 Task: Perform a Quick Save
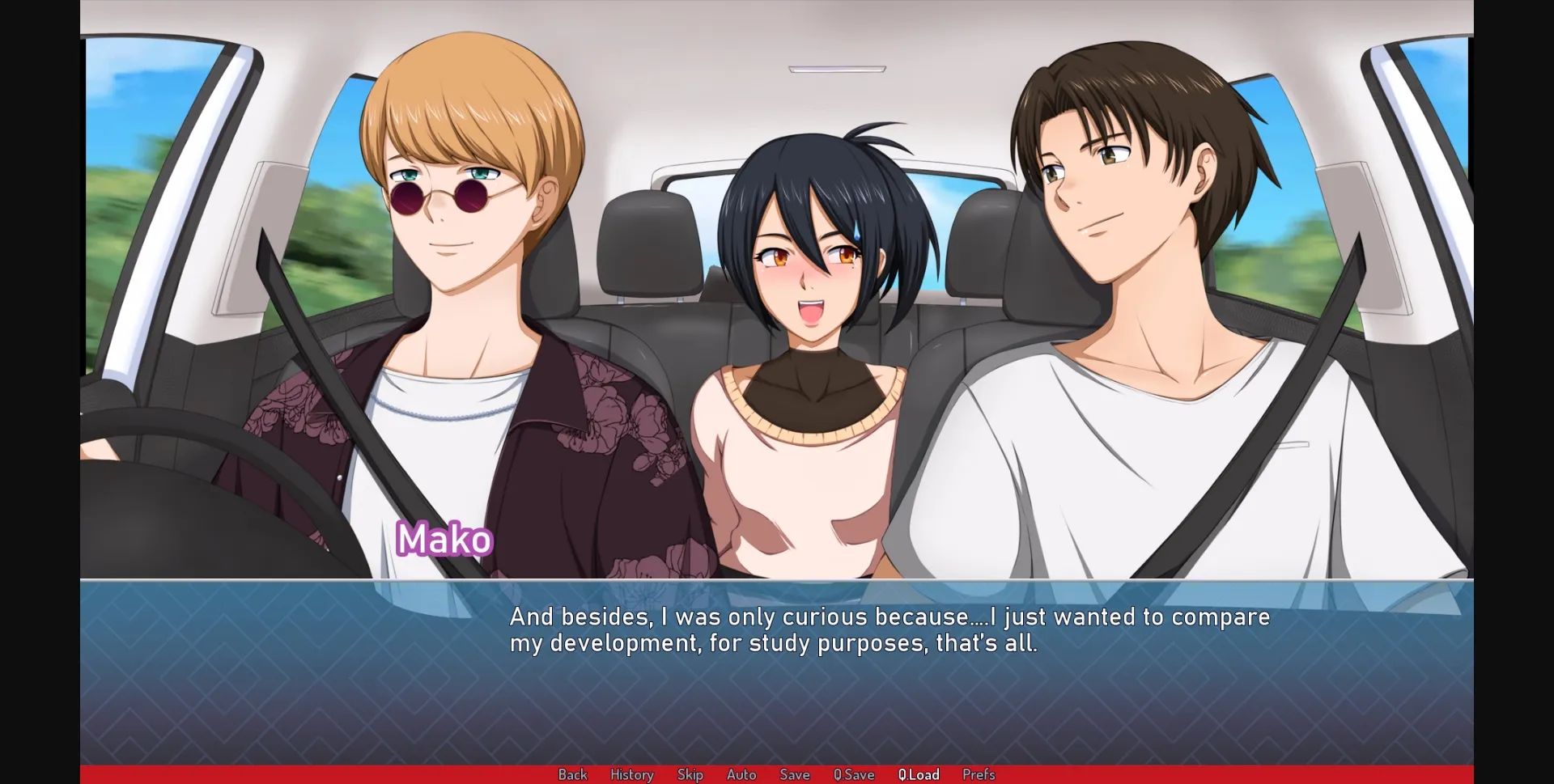pos(853,774)
